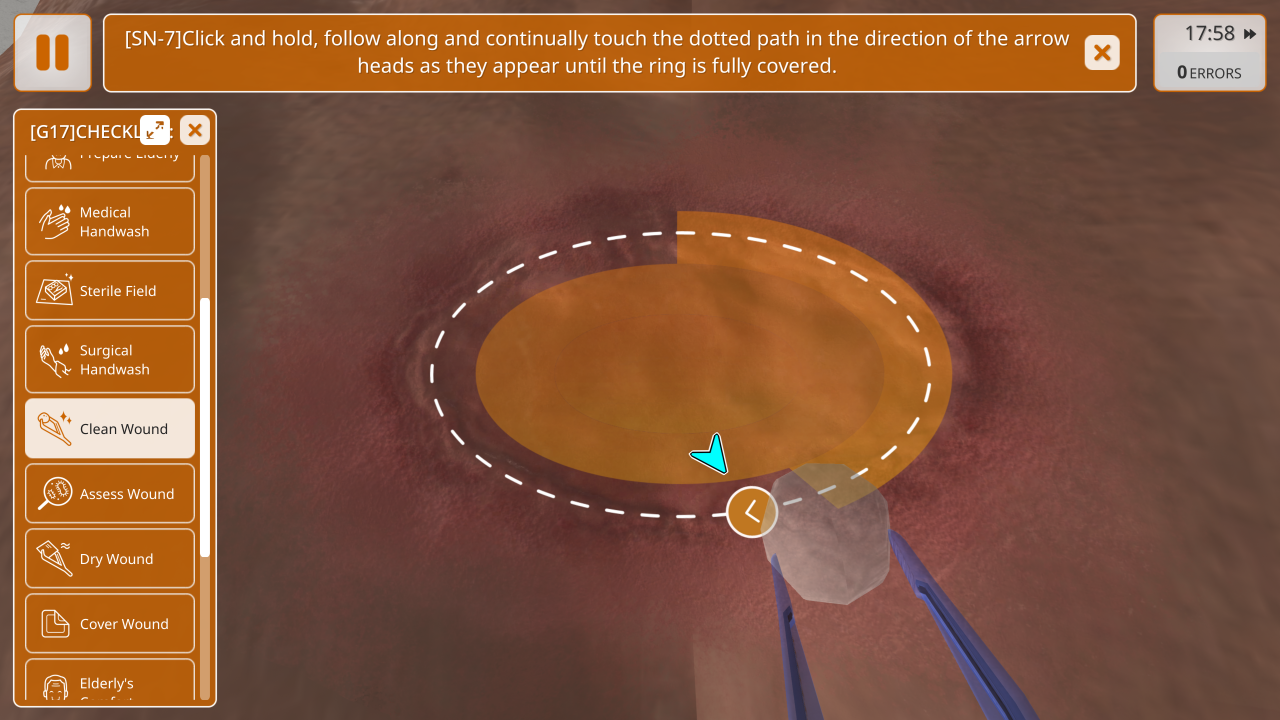Open the Assess Wound step
The image size is (1280, 720).
[110, 494]
